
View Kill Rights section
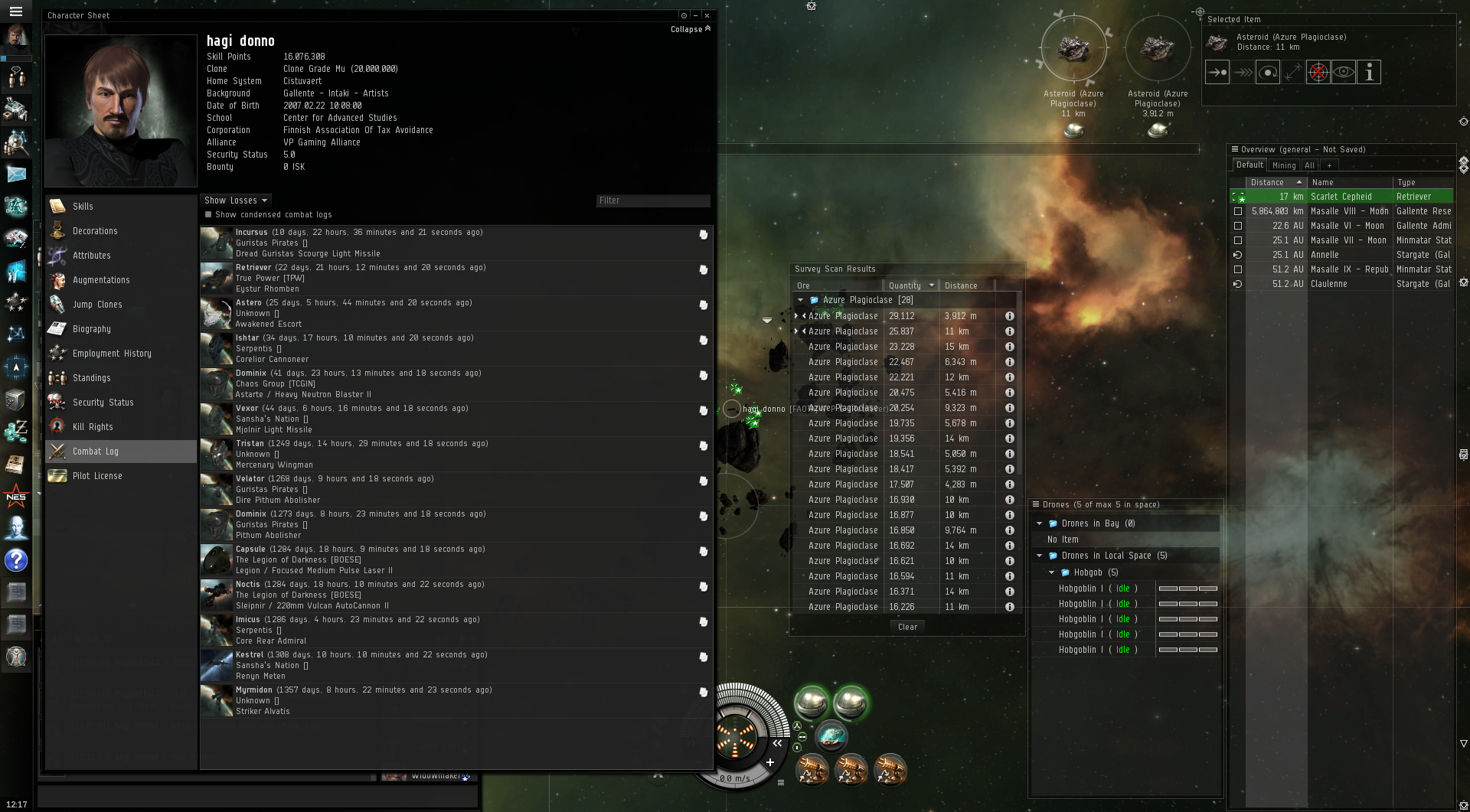[x=93, y=427]
